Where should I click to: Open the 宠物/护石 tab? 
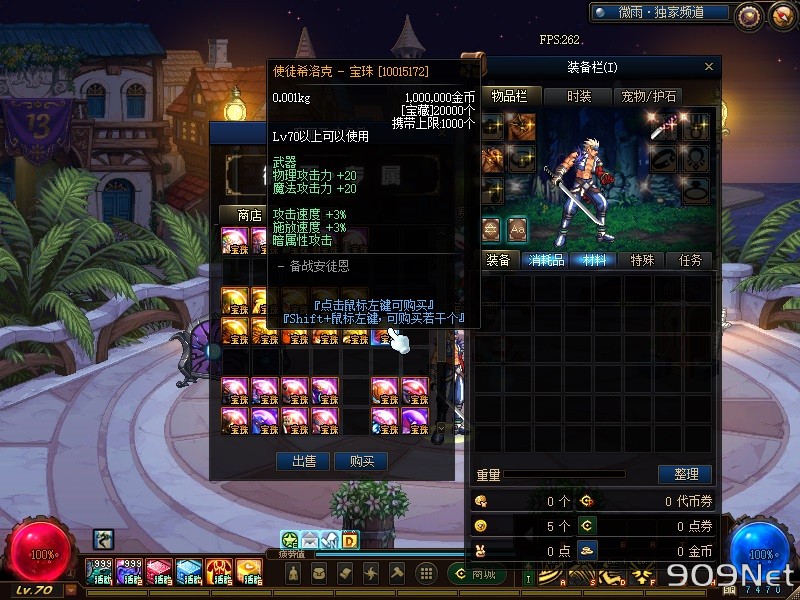[649, 96]
